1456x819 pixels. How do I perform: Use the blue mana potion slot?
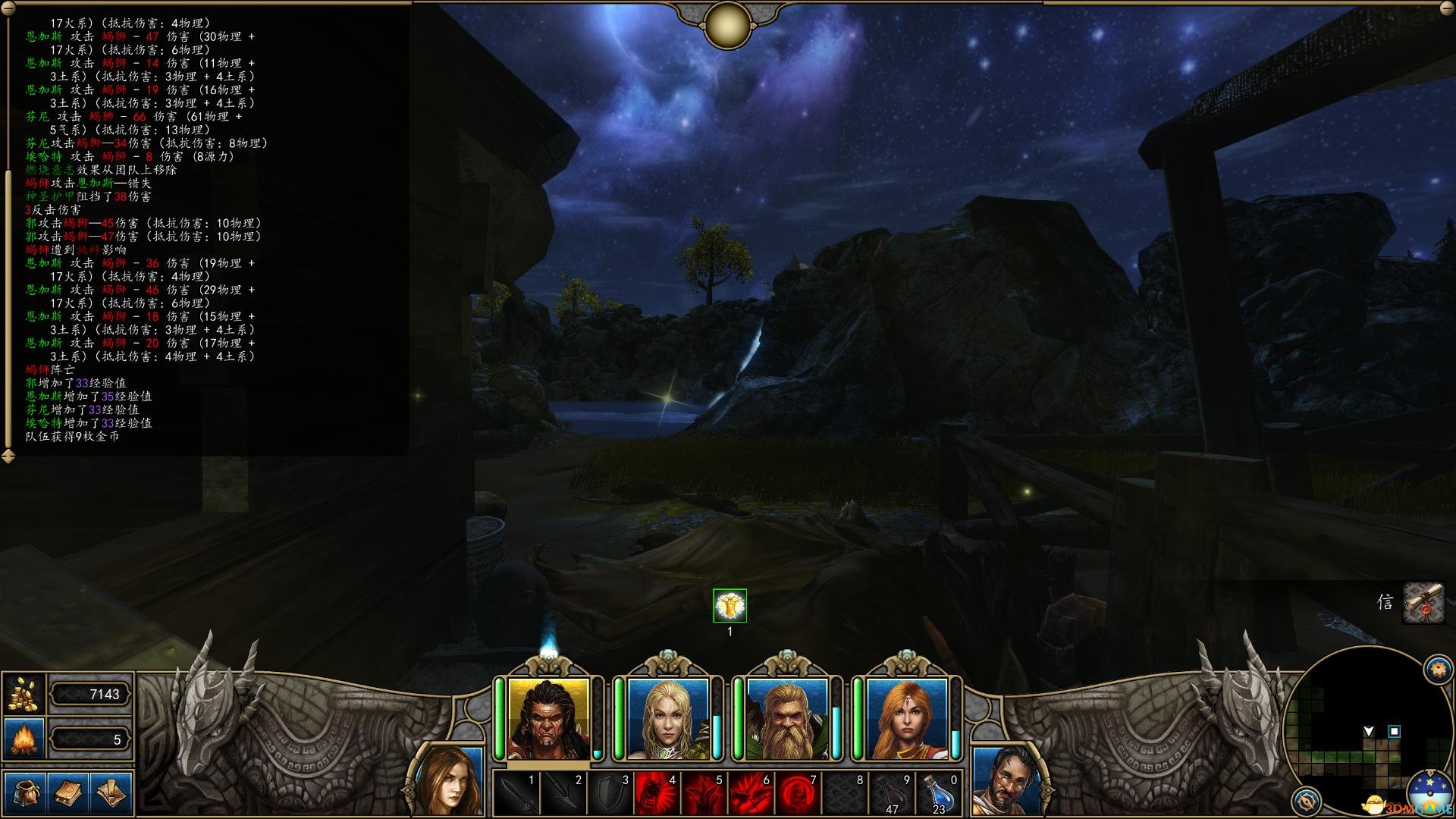(x=939, y=794)
